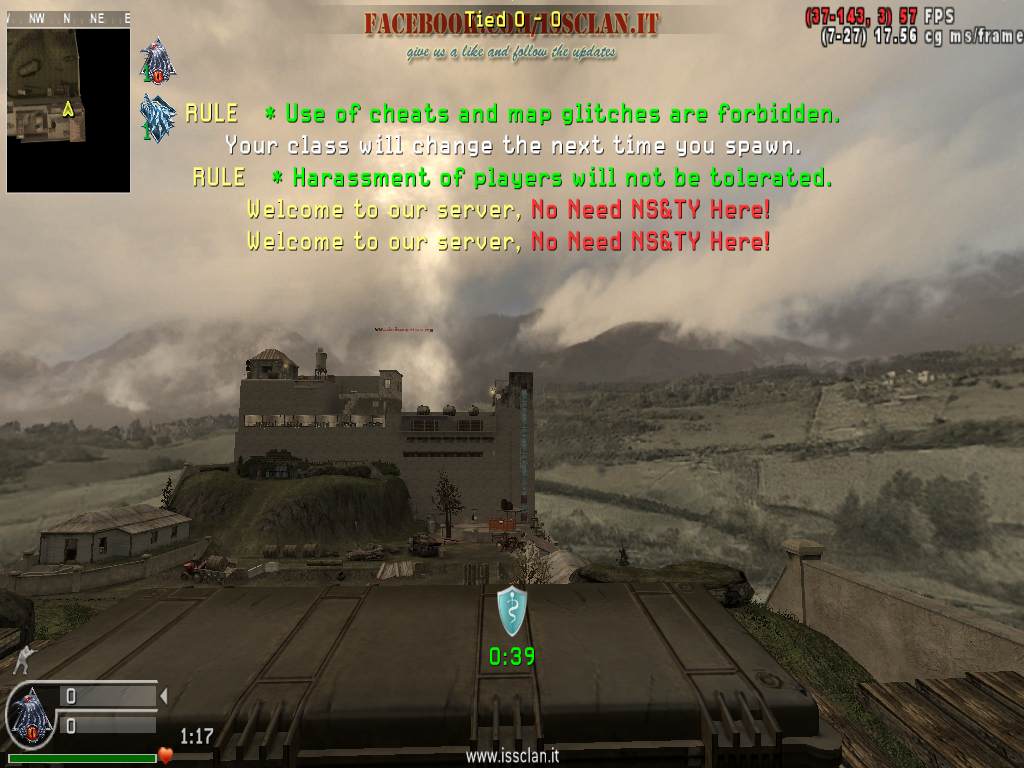Click the teal medic shield icon
Image resolution: width=1024 pixels, height=768 pixels.
pos(512,610)
